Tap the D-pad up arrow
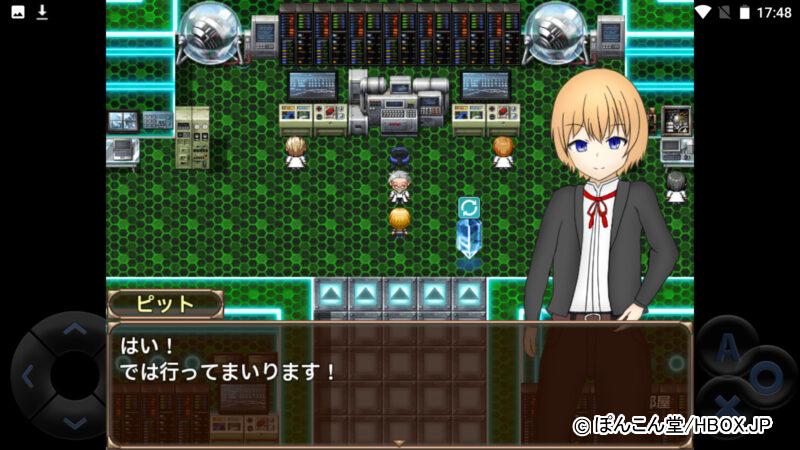This screenshot has width=800, height=450. pos(72,332)
